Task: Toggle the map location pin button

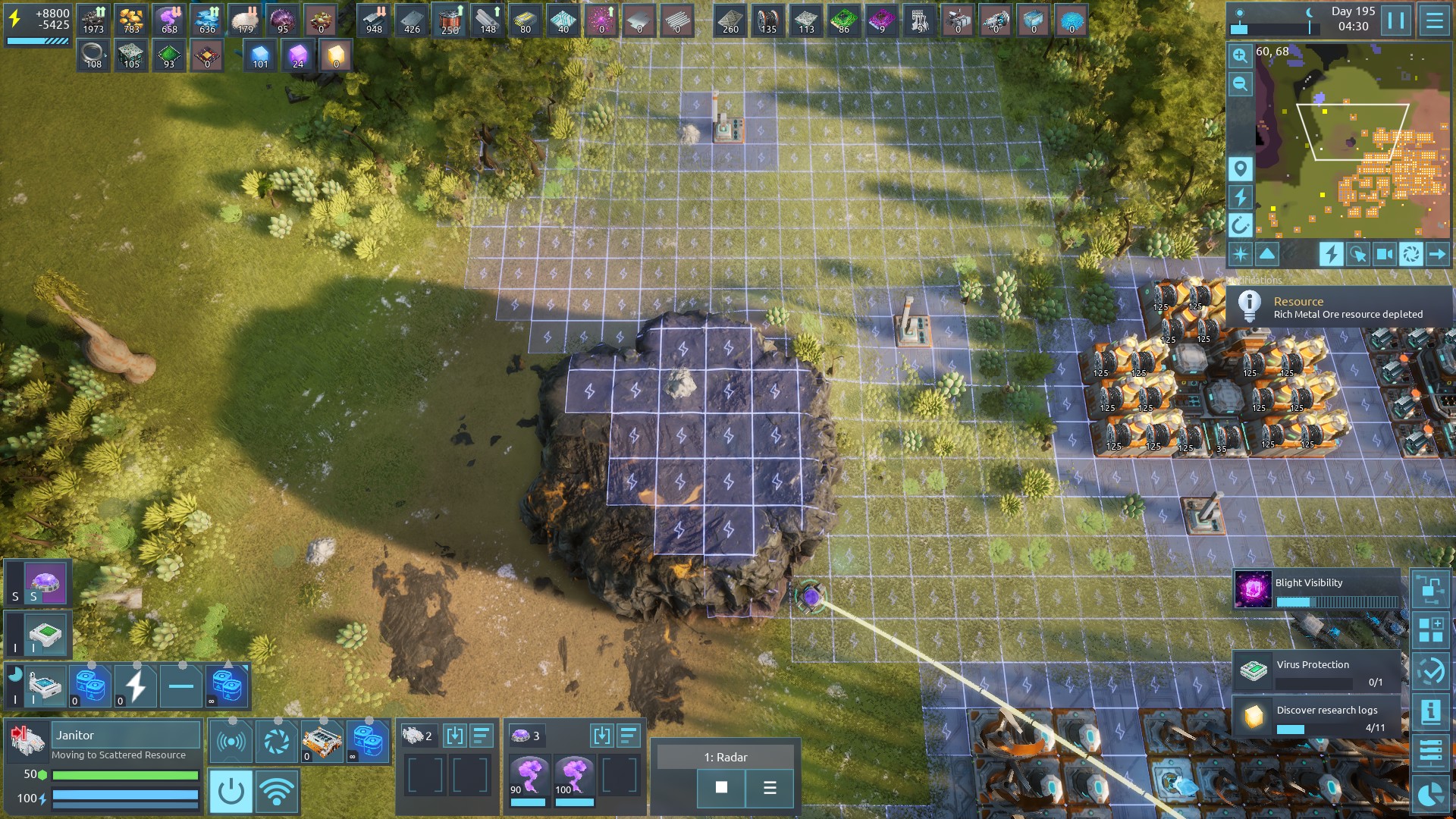Action: point(1240,168)
